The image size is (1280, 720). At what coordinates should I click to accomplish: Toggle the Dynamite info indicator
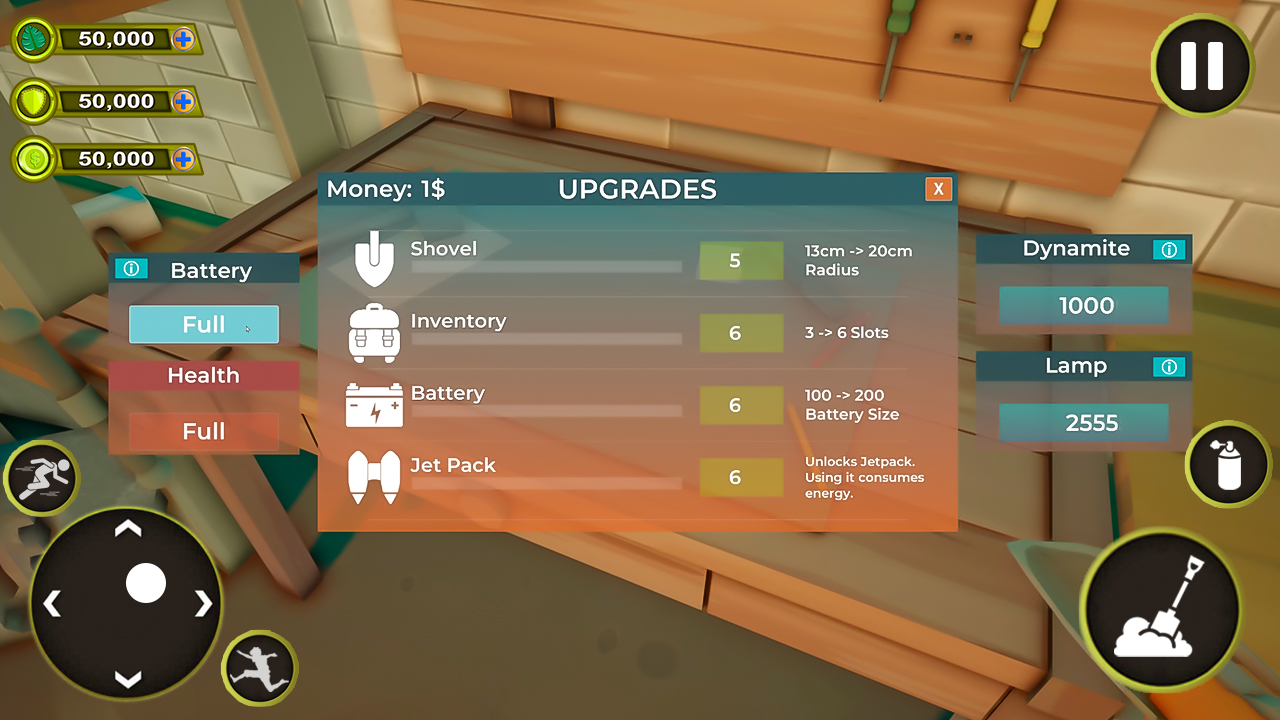point(1169,250)
